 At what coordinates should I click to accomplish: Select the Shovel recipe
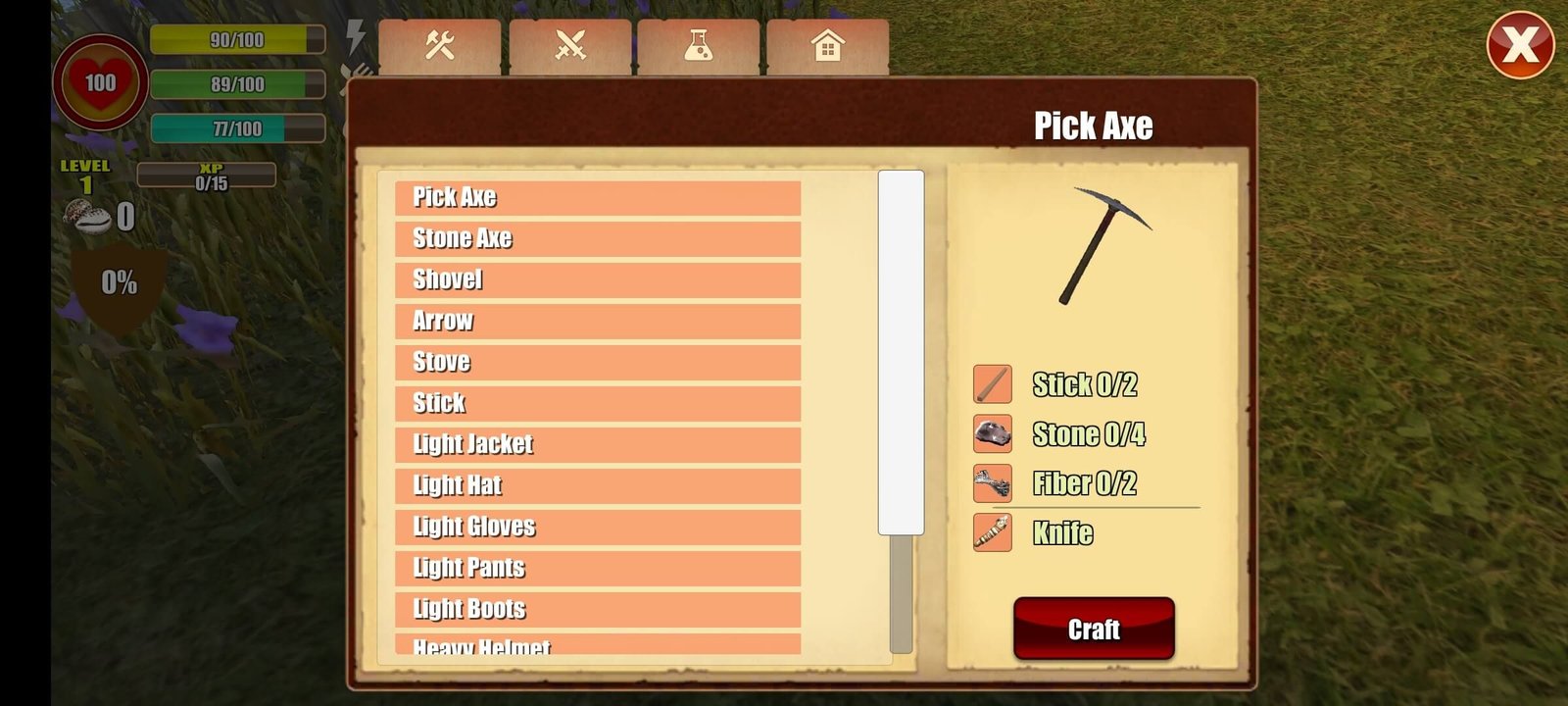pyautogui.click(x=597, y=279)
